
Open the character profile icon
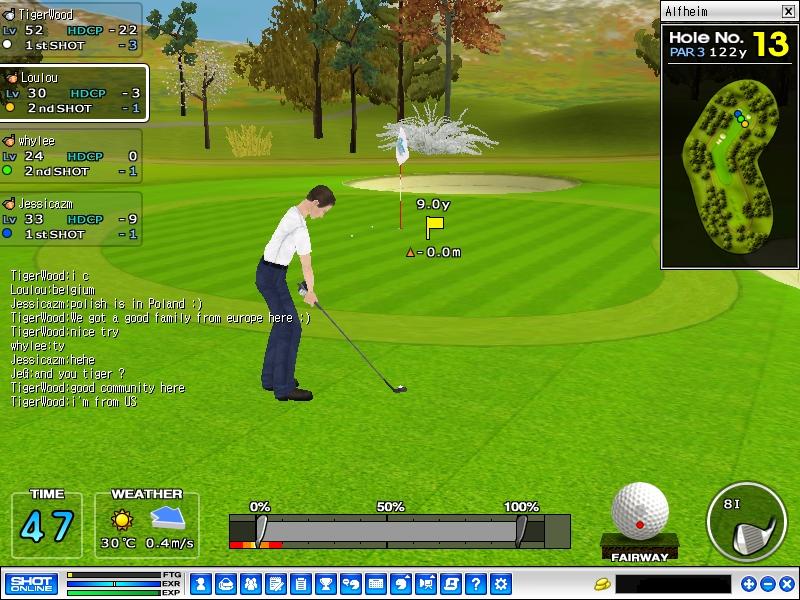click(200, 583)
